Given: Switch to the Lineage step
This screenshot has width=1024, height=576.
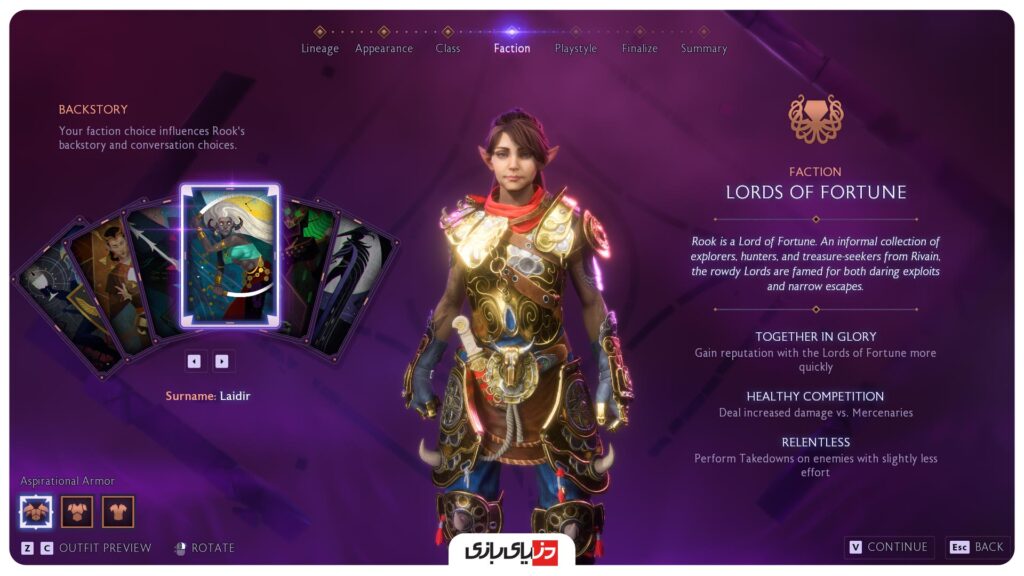Looking at the screenshot, I should pyautogui.click(x=320, y=47).
